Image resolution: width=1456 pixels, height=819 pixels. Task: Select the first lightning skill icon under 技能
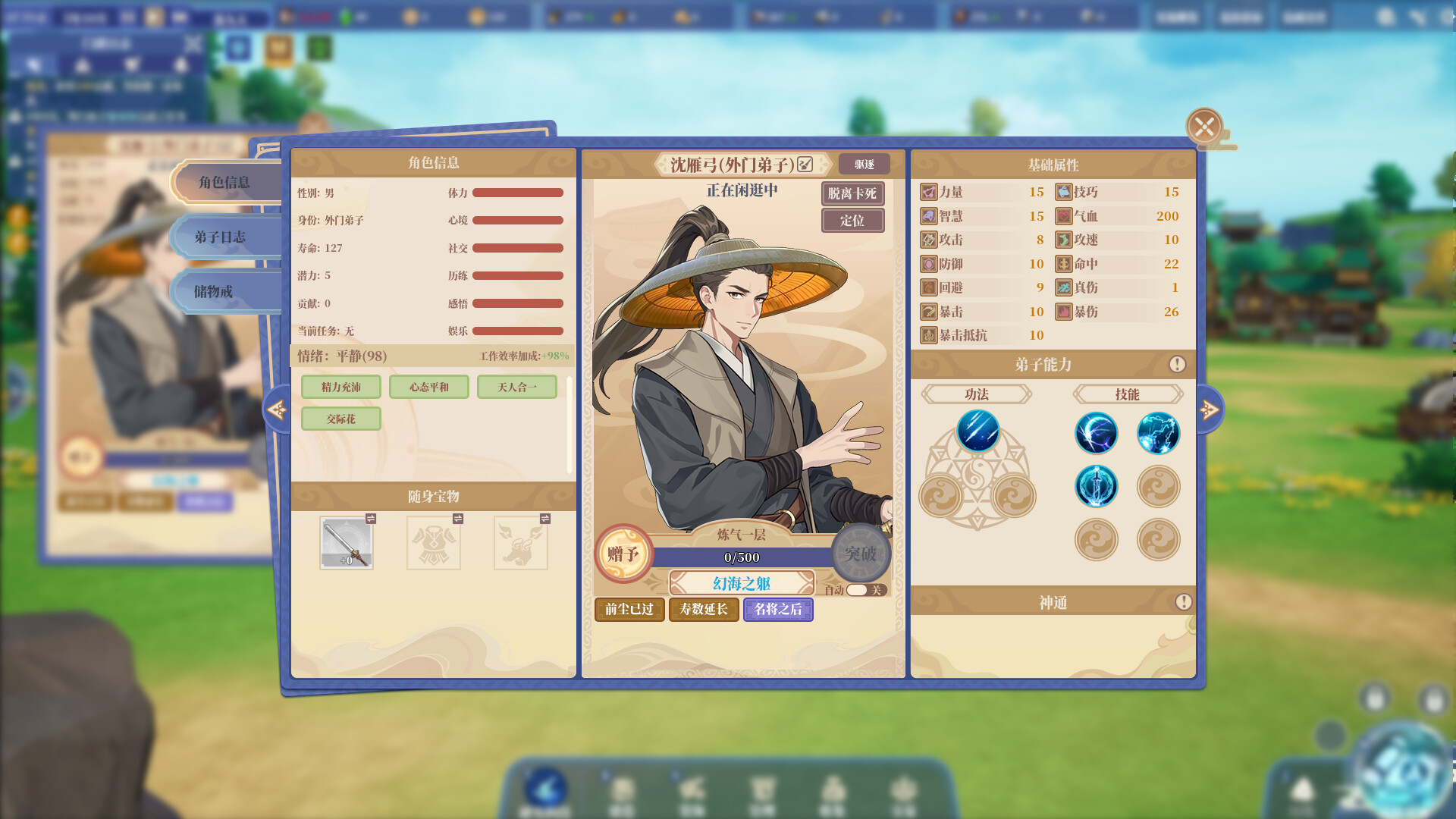coord(1097,434)
